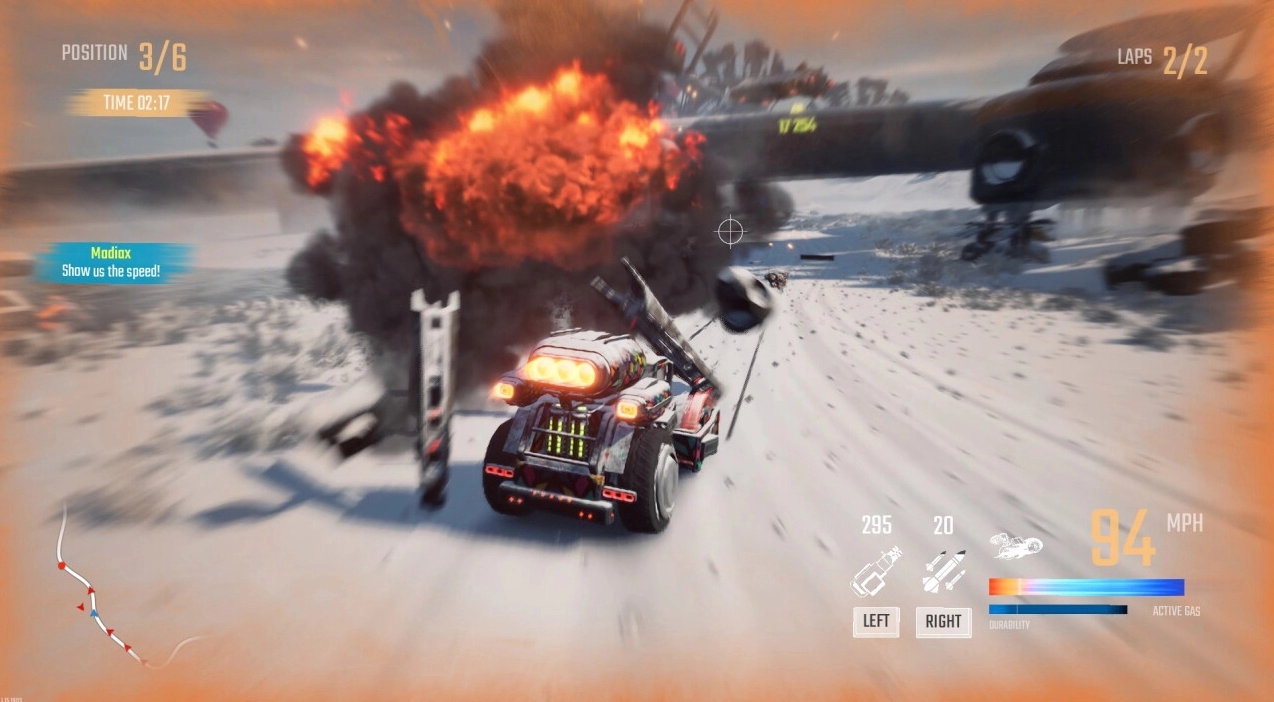The image size is (1274, 702).
Task: Open the Madiax message banner
Action: tap(112, 263)
